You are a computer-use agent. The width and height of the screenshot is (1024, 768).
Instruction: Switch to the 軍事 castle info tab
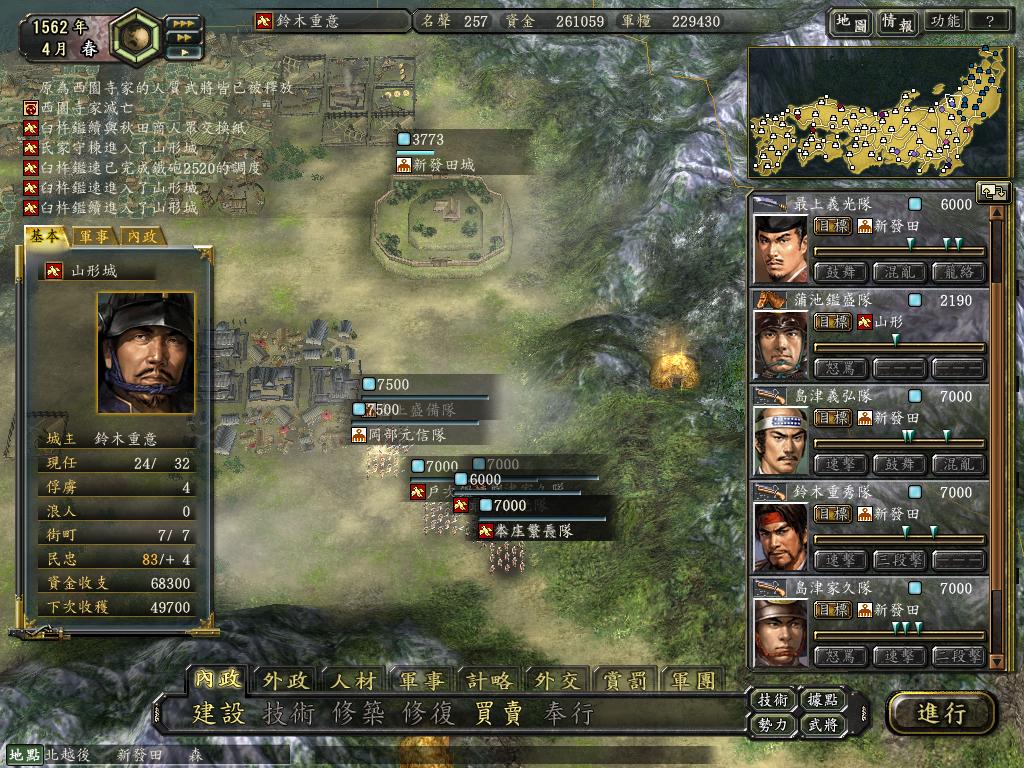click(96, 237)
